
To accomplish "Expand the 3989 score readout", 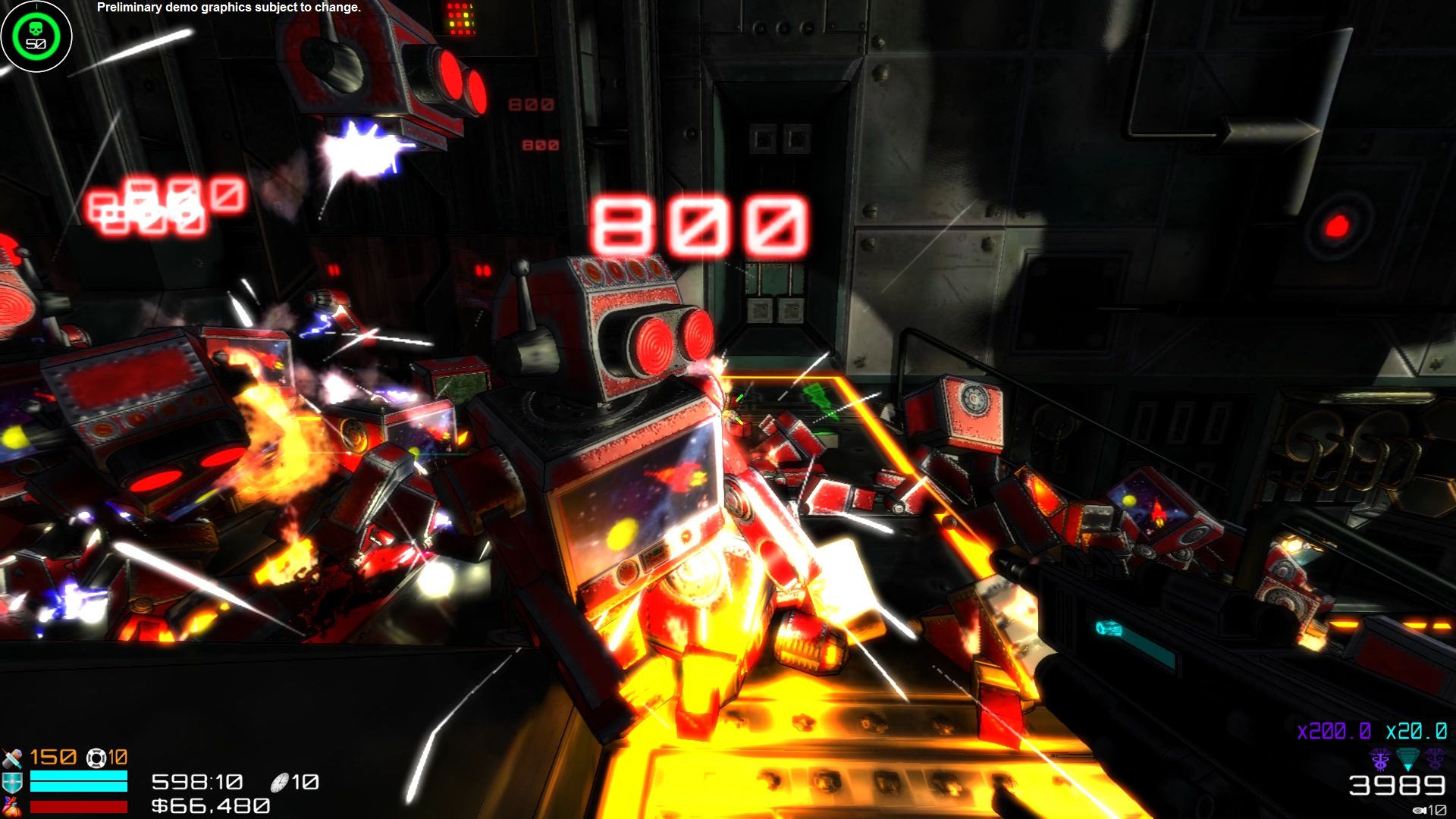I will click(1398, 786).
